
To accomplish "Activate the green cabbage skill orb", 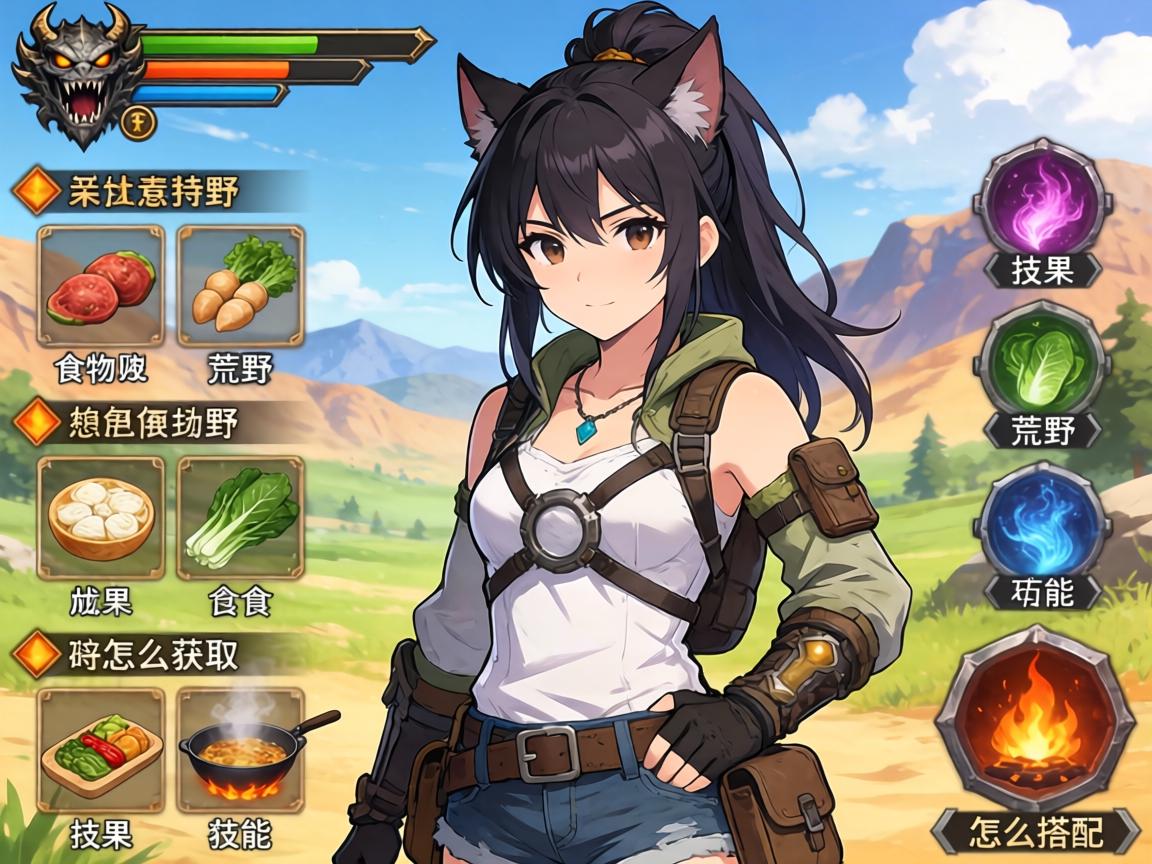I will pyautogui.click(x=1041, y=359).
